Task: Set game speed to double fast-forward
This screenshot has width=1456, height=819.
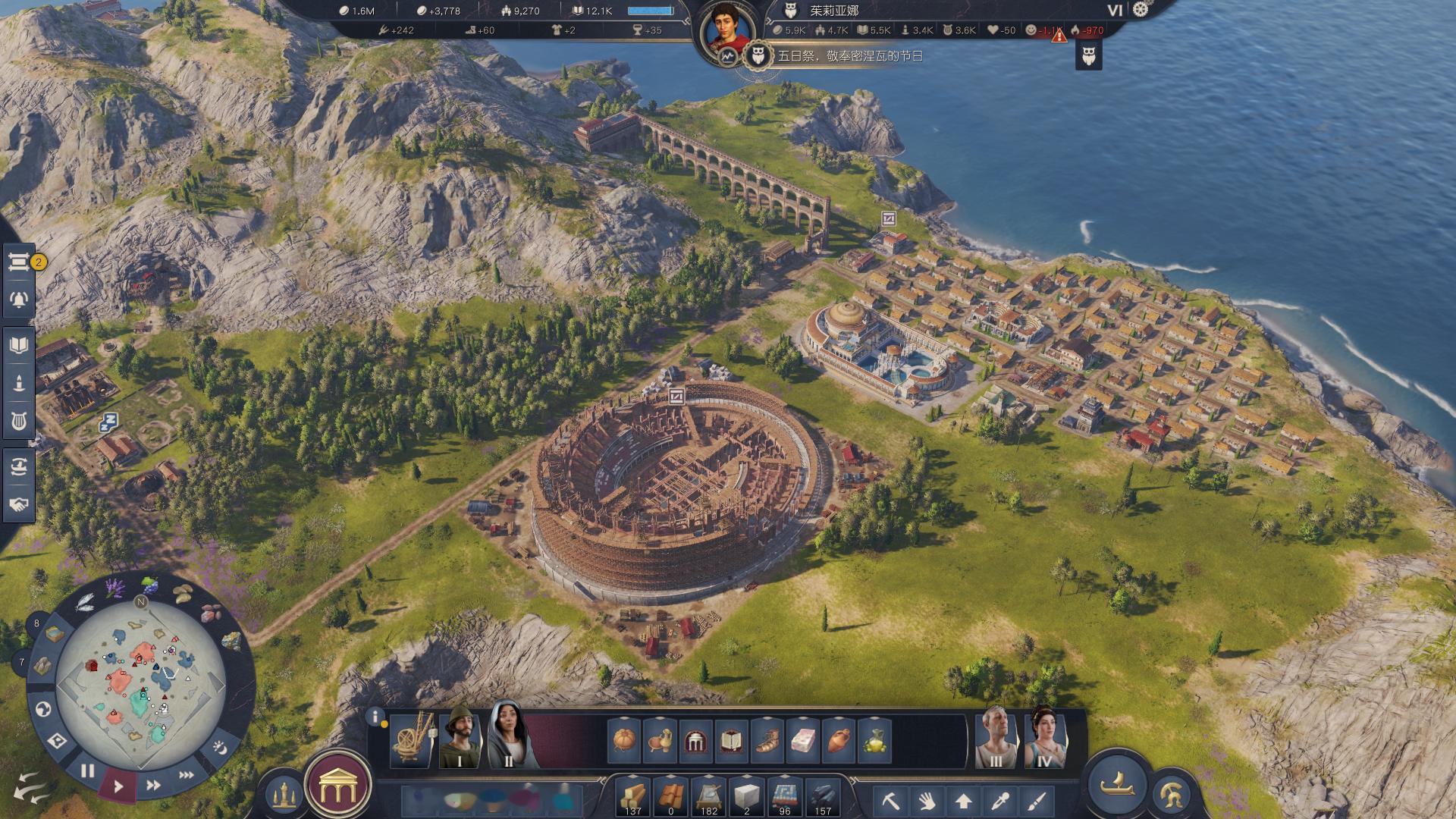Action: 153,785
